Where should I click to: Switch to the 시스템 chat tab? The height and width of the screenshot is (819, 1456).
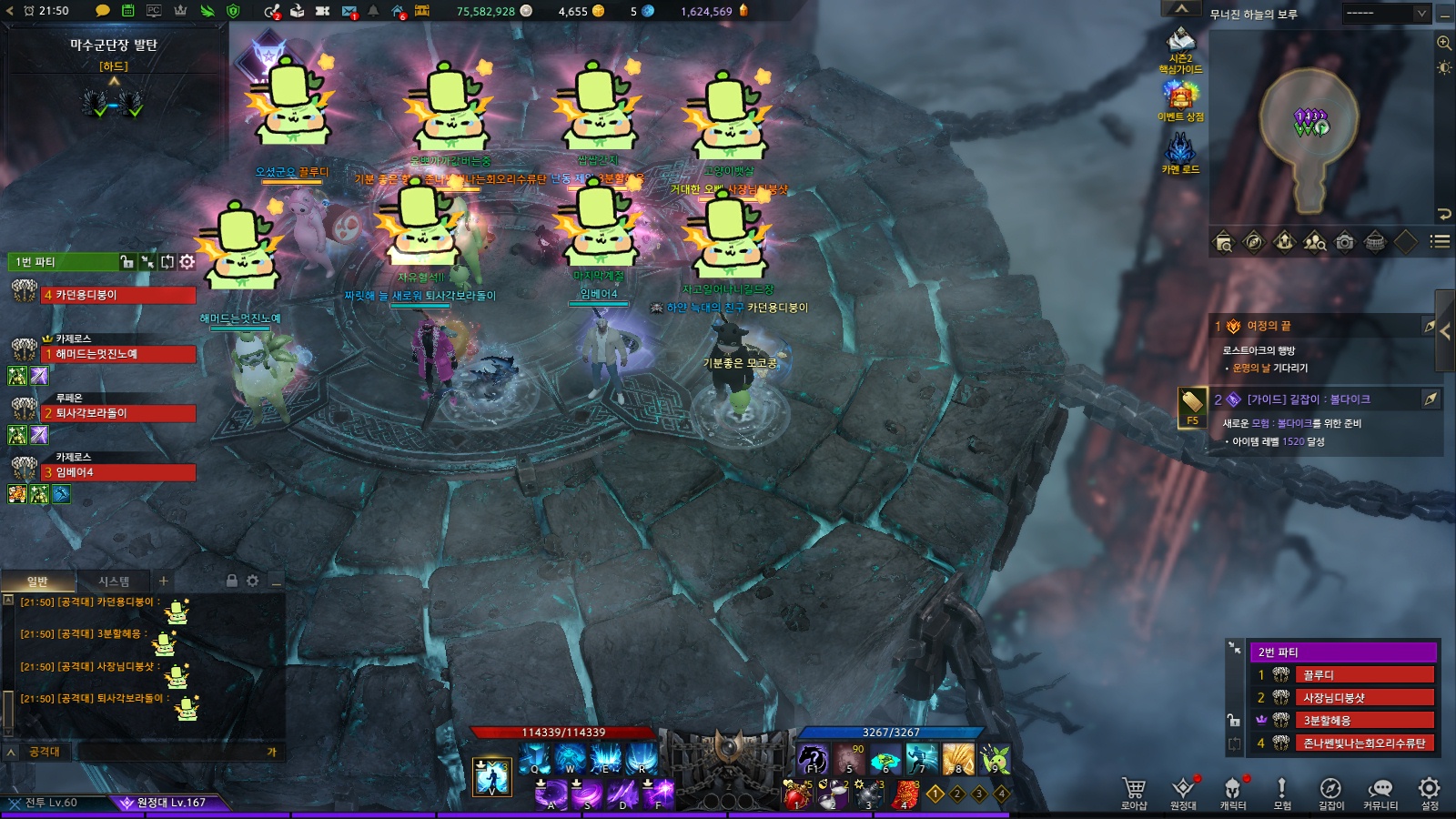114,581
